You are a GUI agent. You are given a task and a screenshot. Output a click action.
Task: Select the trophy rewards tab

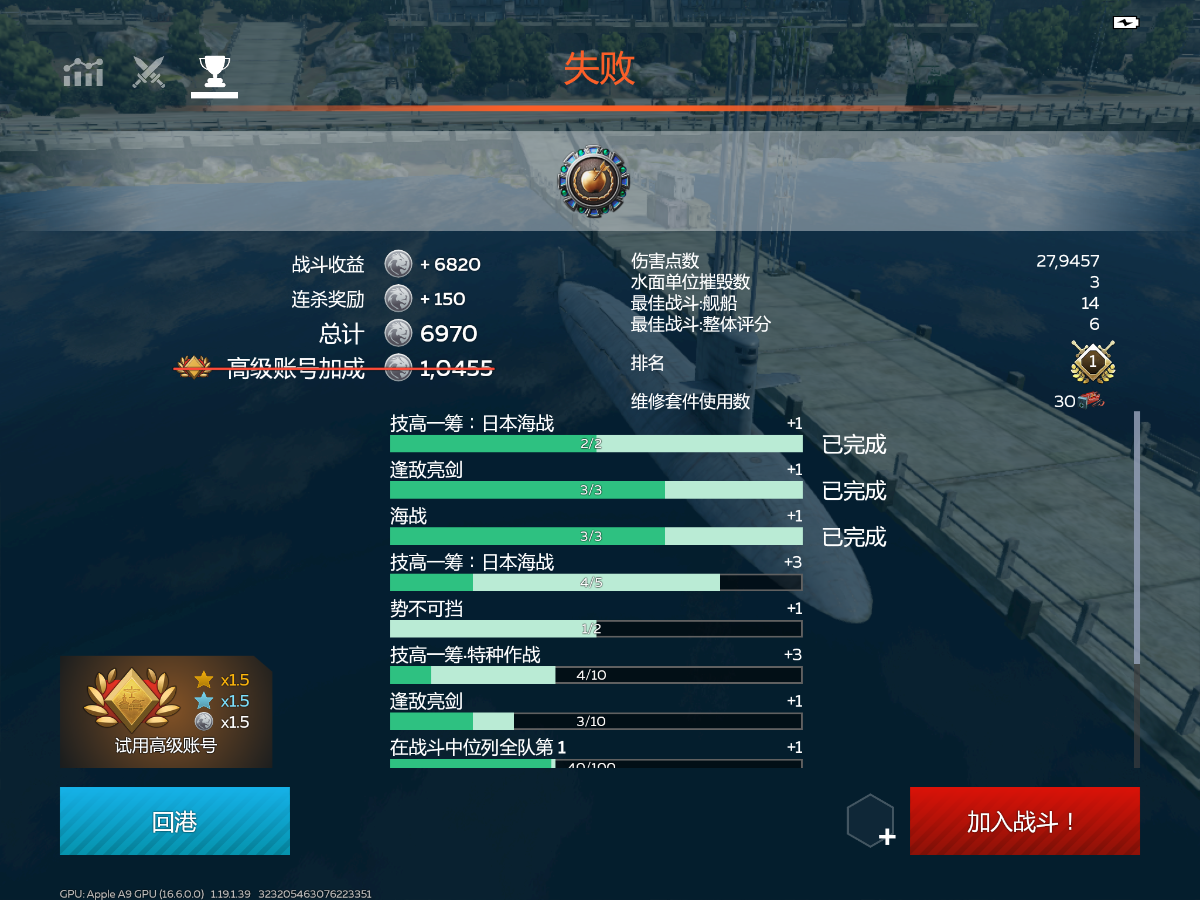click(214, 72)
